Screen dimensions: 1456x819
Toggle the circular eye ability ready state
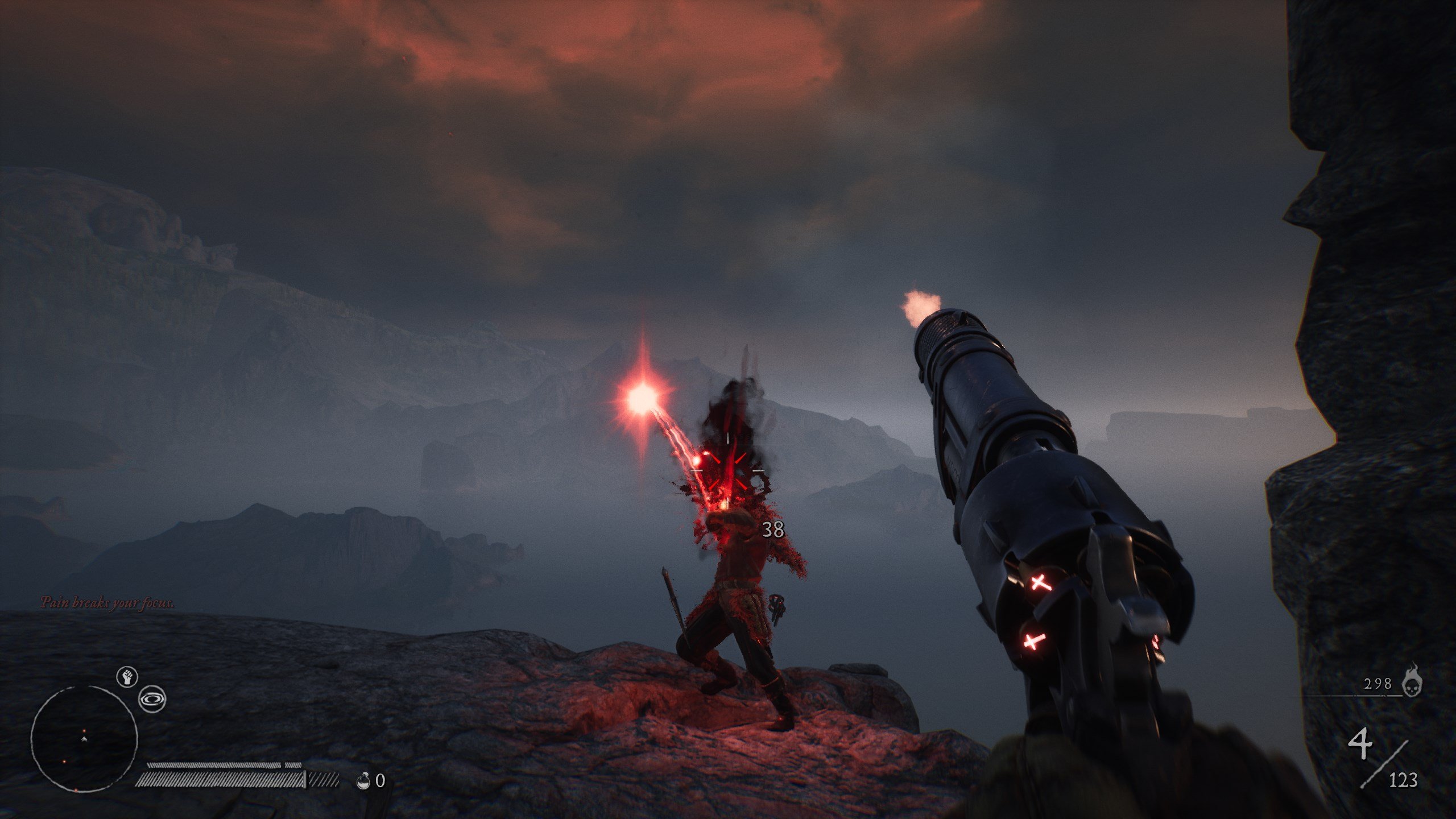[x=152, y=699]
